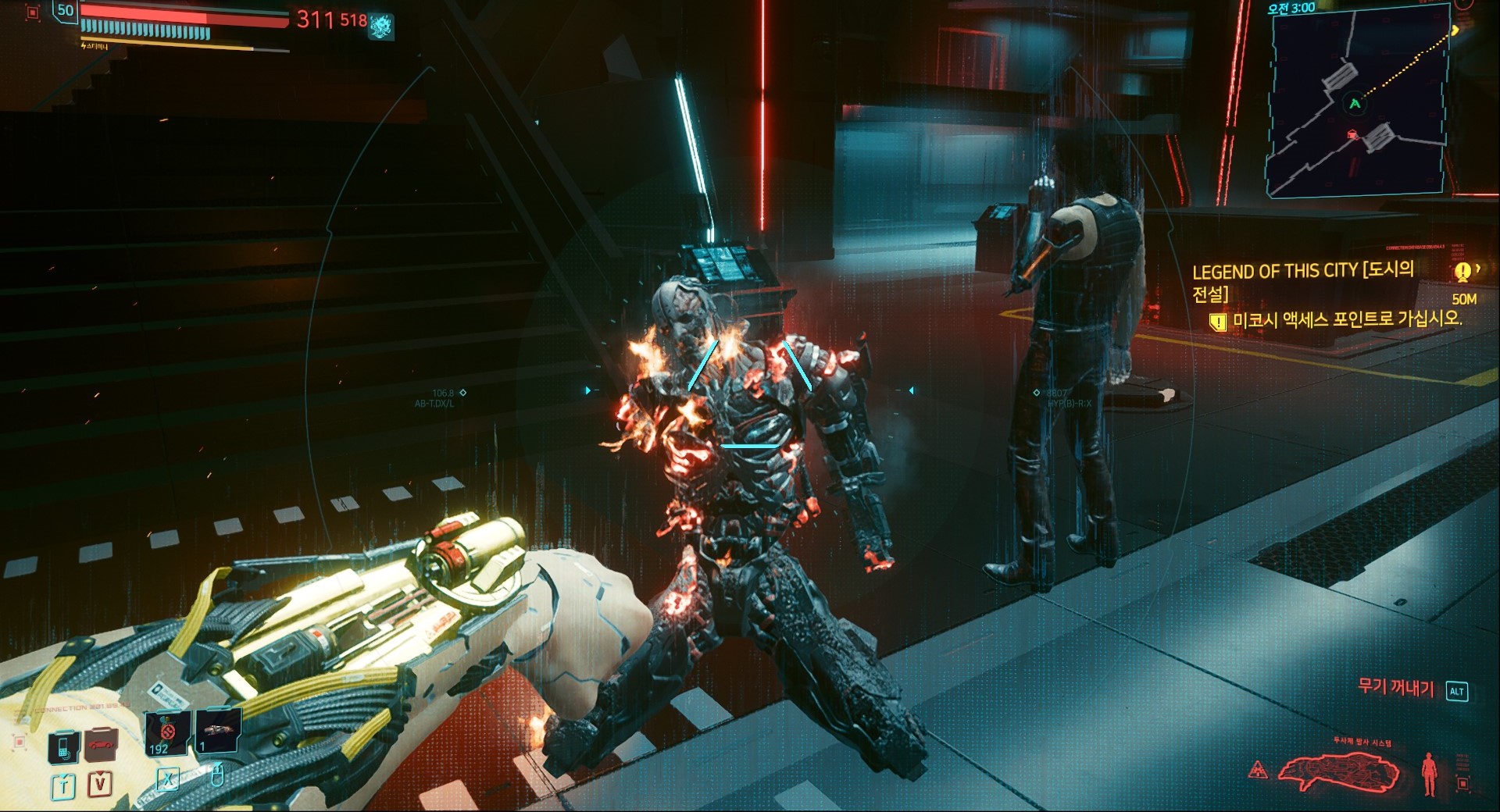The width and height of the screenshot is (1500, 812).
Task: Click the cyan Cyberpsycho skull icon near health
Action: (381, 26)
